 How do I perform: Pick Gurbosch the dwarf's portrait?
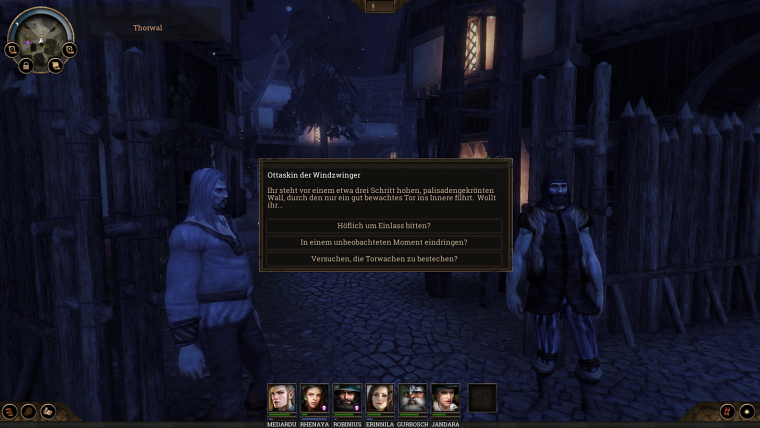tap(413, 397)
